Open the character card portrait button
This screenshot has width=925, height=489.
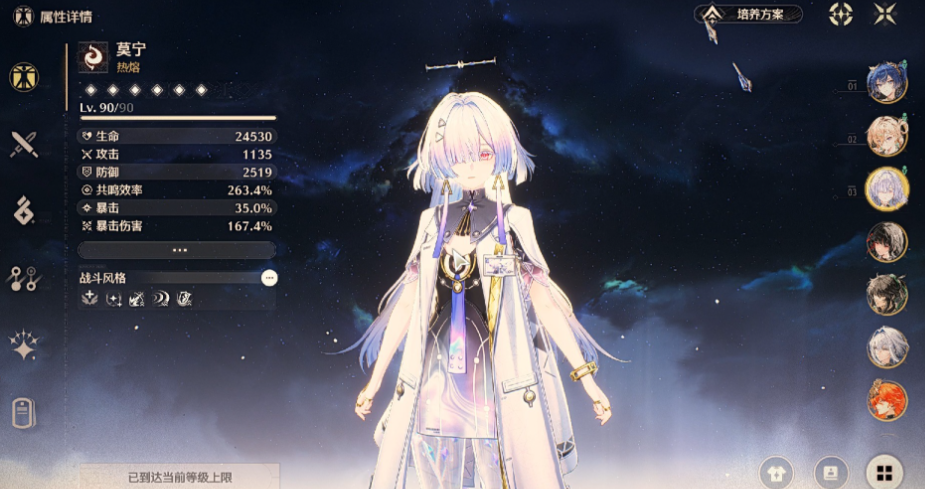click(830, 472)
